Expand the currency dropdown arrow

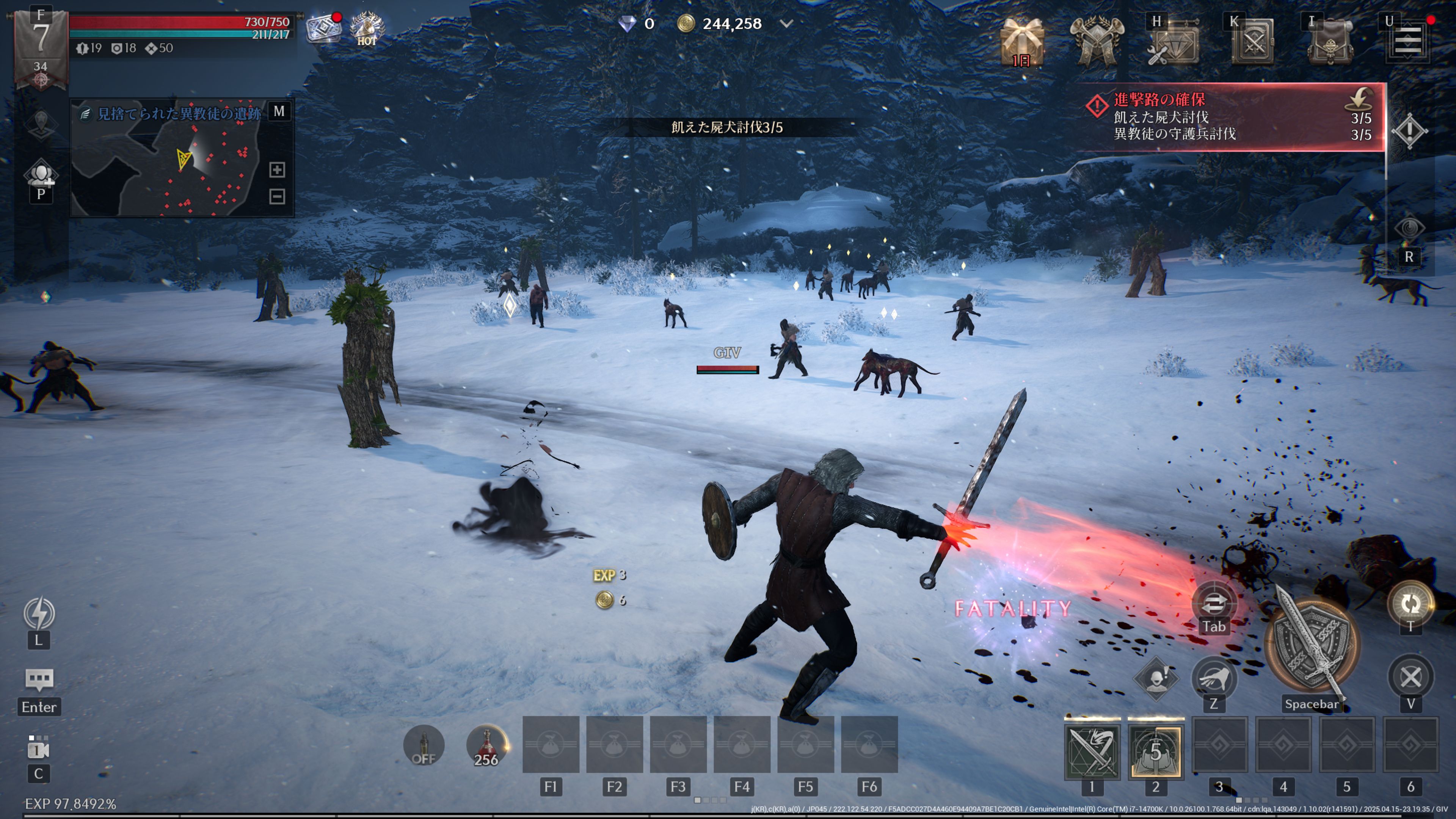[786, 24]
